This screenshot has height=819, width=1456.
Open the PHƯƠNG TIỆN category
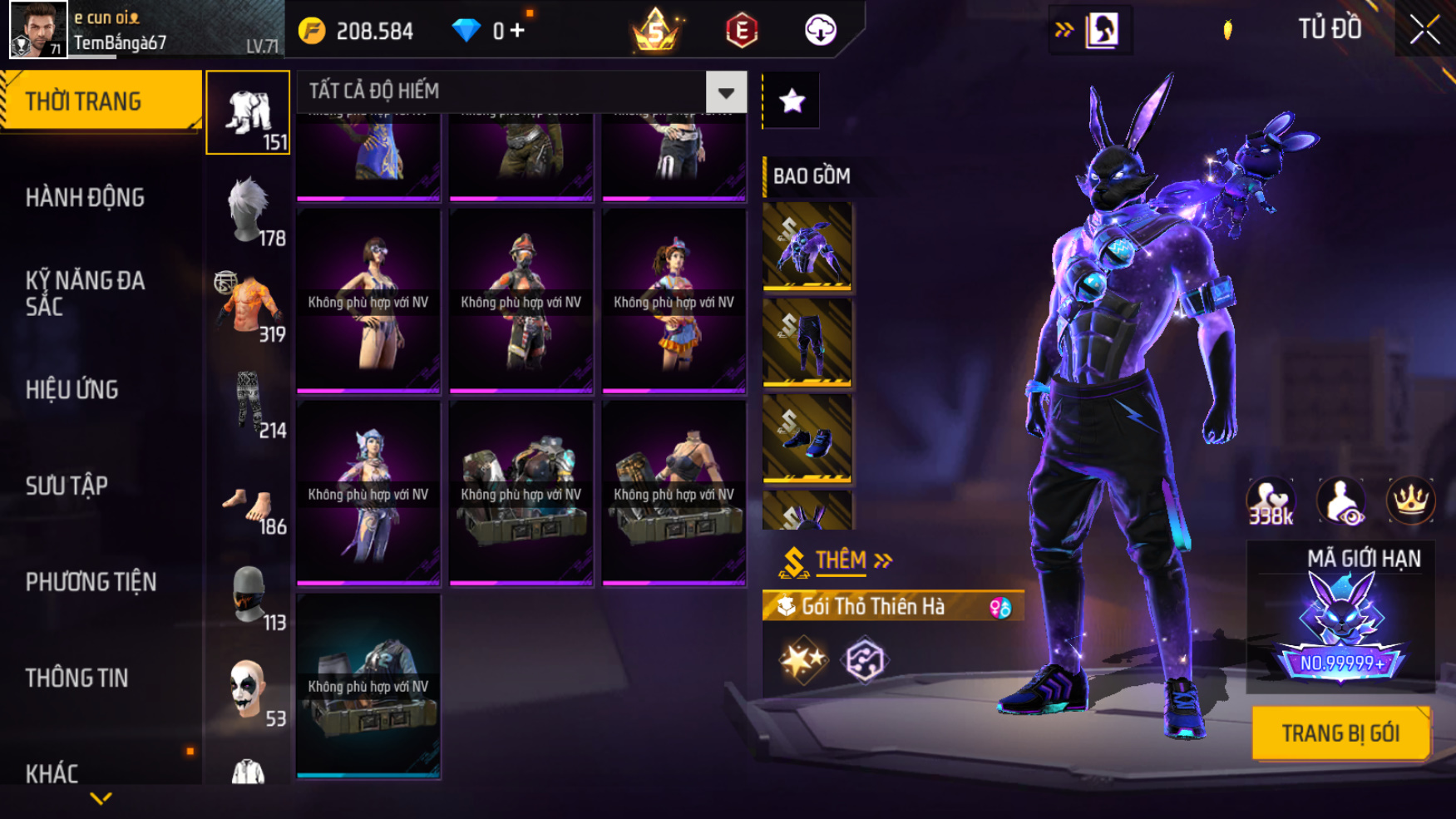tap(91, 582)
